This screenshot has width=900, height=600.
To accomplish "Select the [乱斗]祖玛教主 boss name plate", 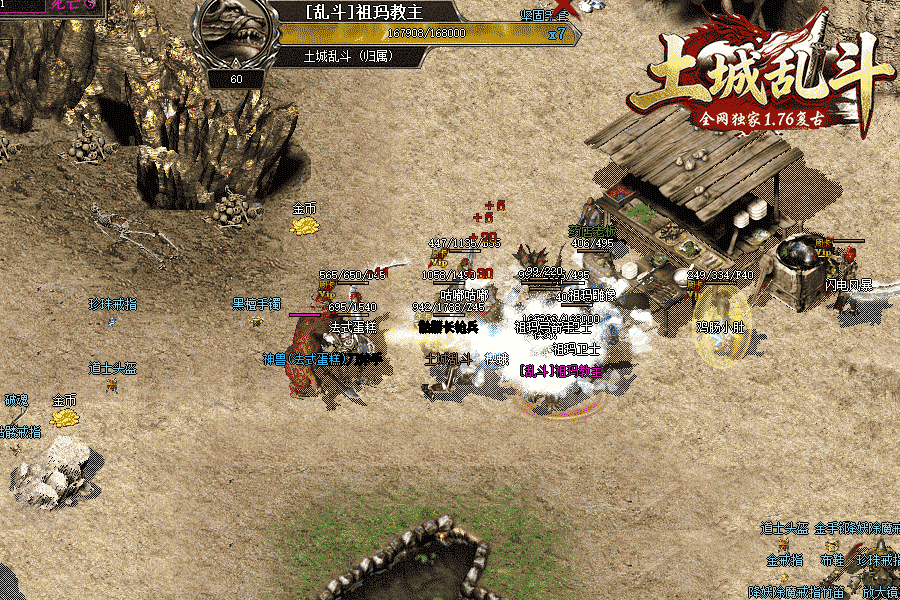I will [365, 13].
